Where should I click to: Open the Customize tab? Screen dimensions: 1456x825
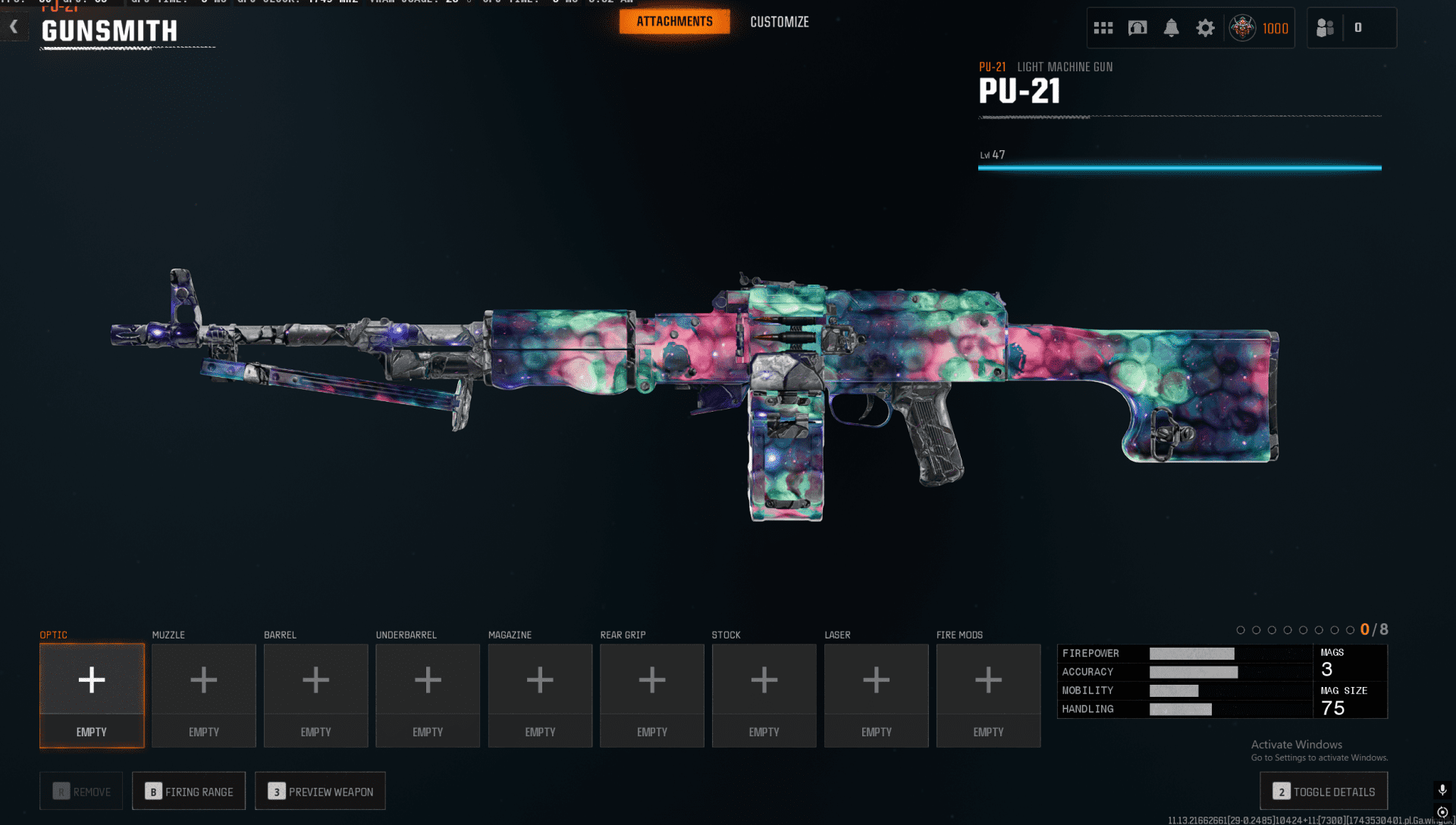coord(779,22)
